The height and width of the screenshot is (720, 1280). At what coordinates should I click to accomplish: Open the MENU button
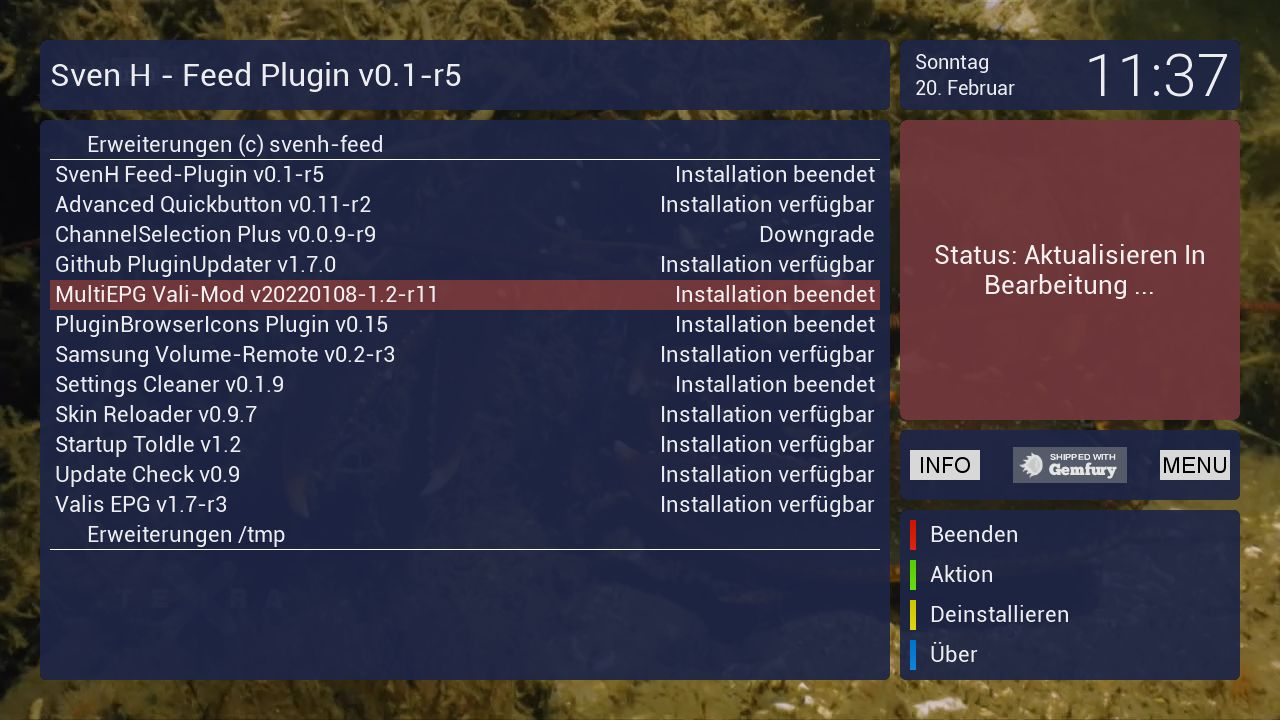pyautogui.click(x=1194, y=465)
